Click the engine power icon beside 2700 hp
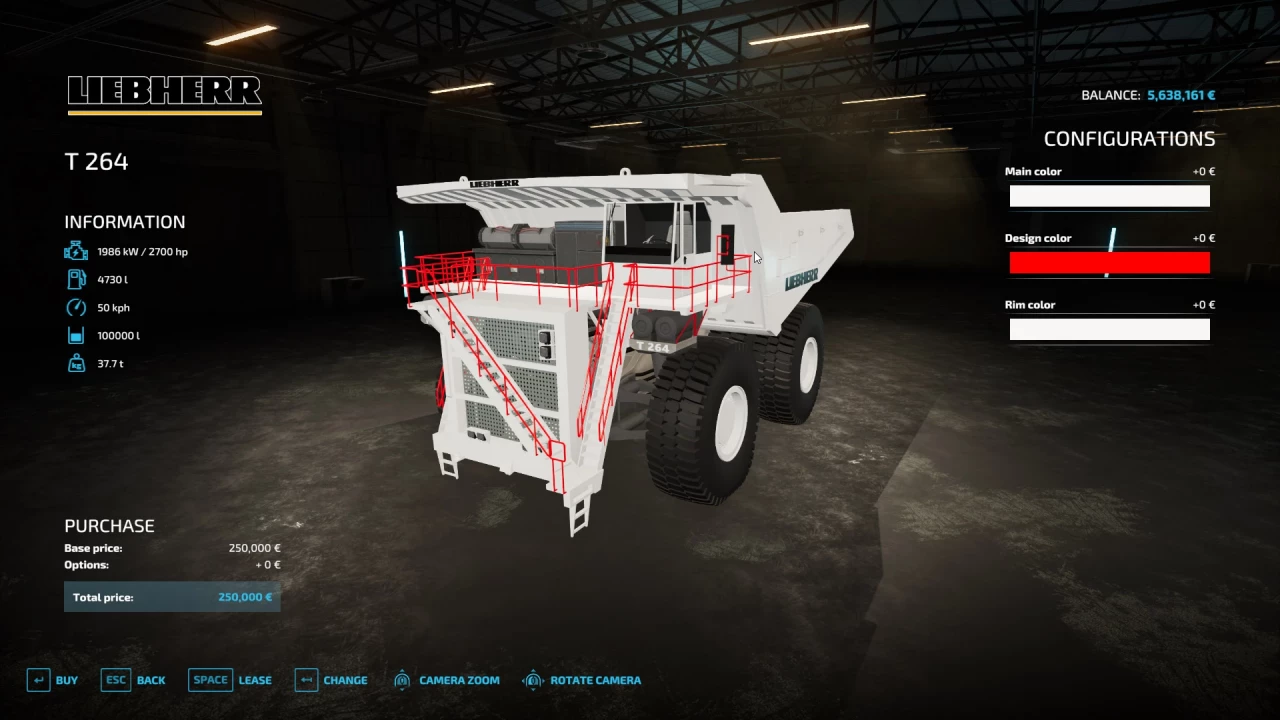Screen dimensions: 1280x720 pyautogui.click(x=75, y=251)
